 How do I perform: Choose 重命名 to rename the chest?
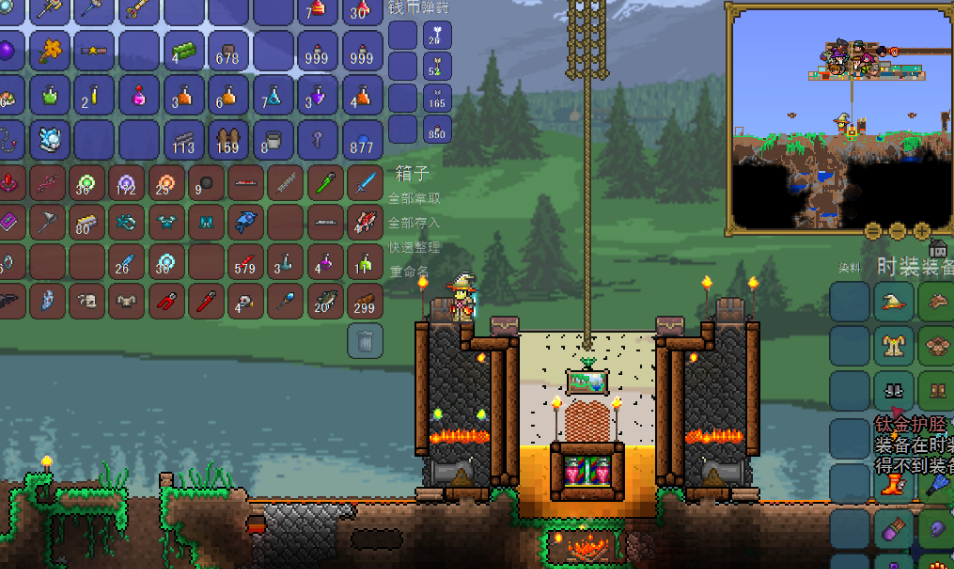[x=409, y=271]
